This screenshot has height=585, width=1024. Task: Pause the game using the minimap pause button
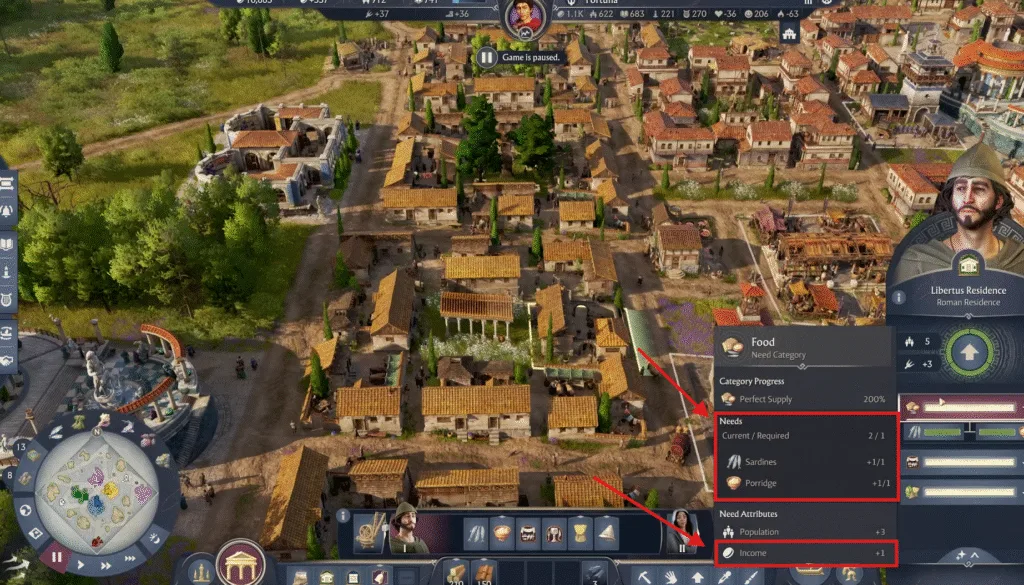pos(57,557)
